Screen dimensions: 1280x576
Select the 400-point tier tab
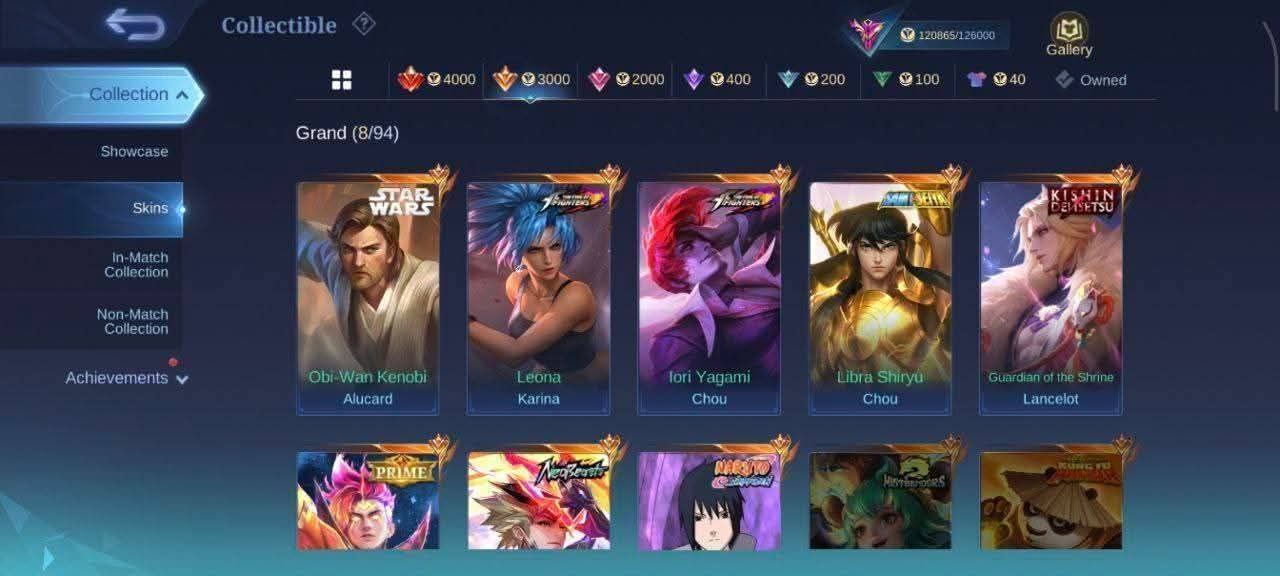717,80
